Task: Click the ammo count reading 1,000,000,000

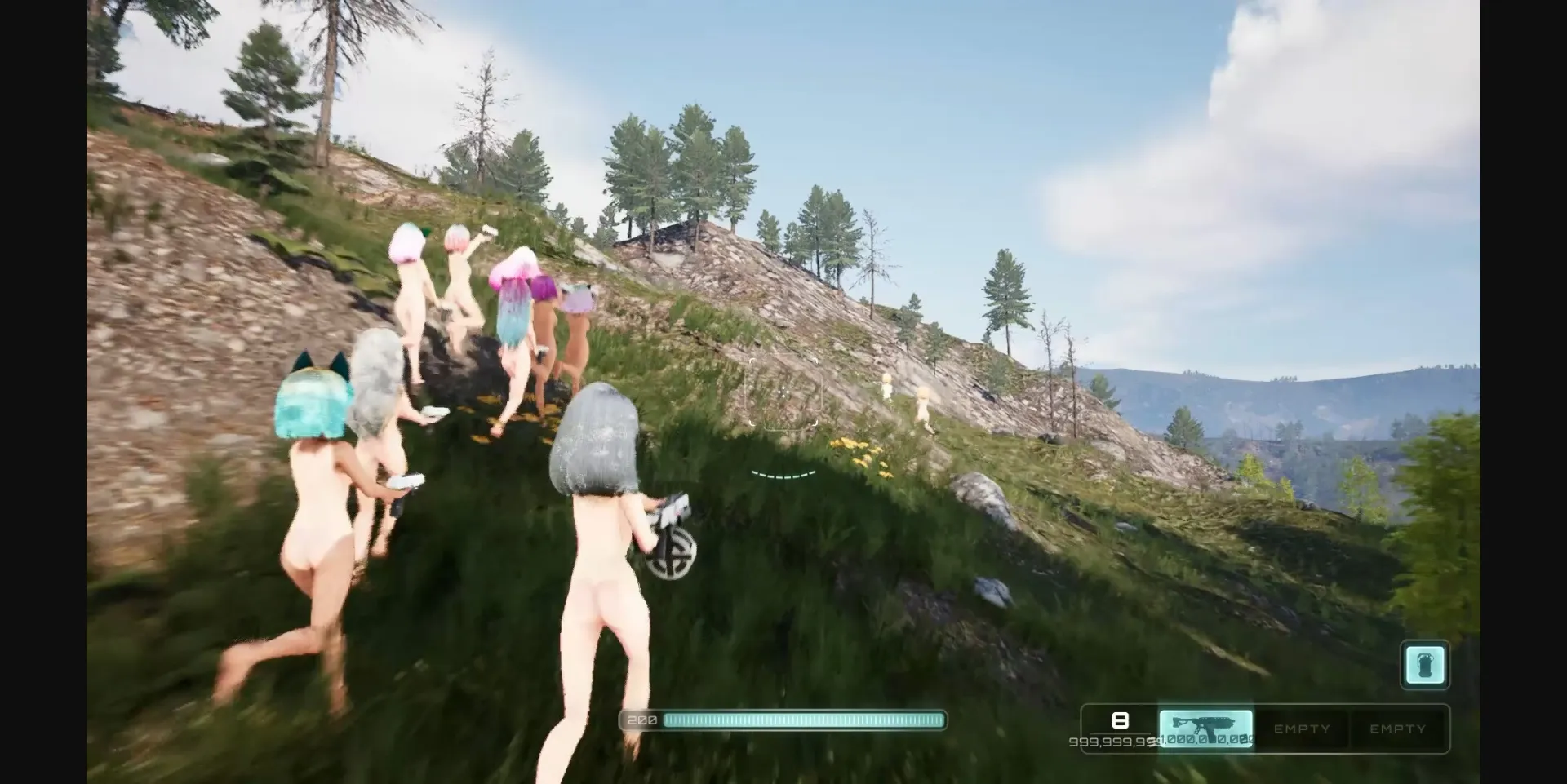Action: [1206, 741]
